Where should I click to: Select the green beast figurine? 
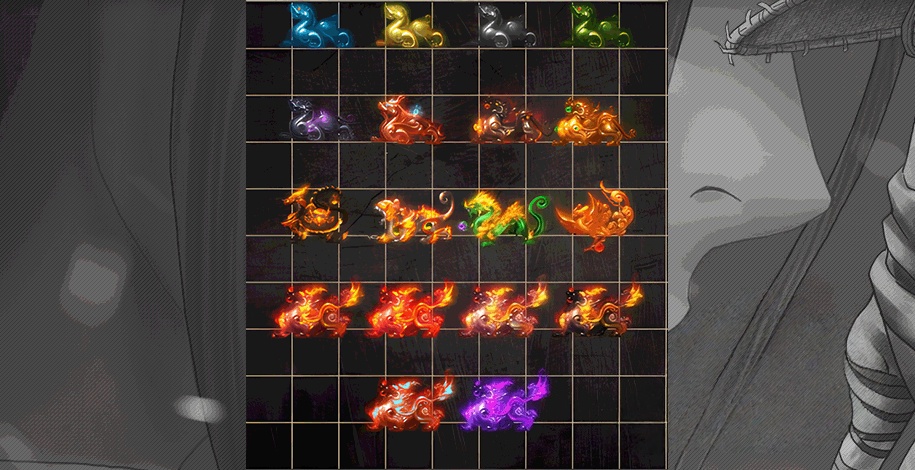598,26
